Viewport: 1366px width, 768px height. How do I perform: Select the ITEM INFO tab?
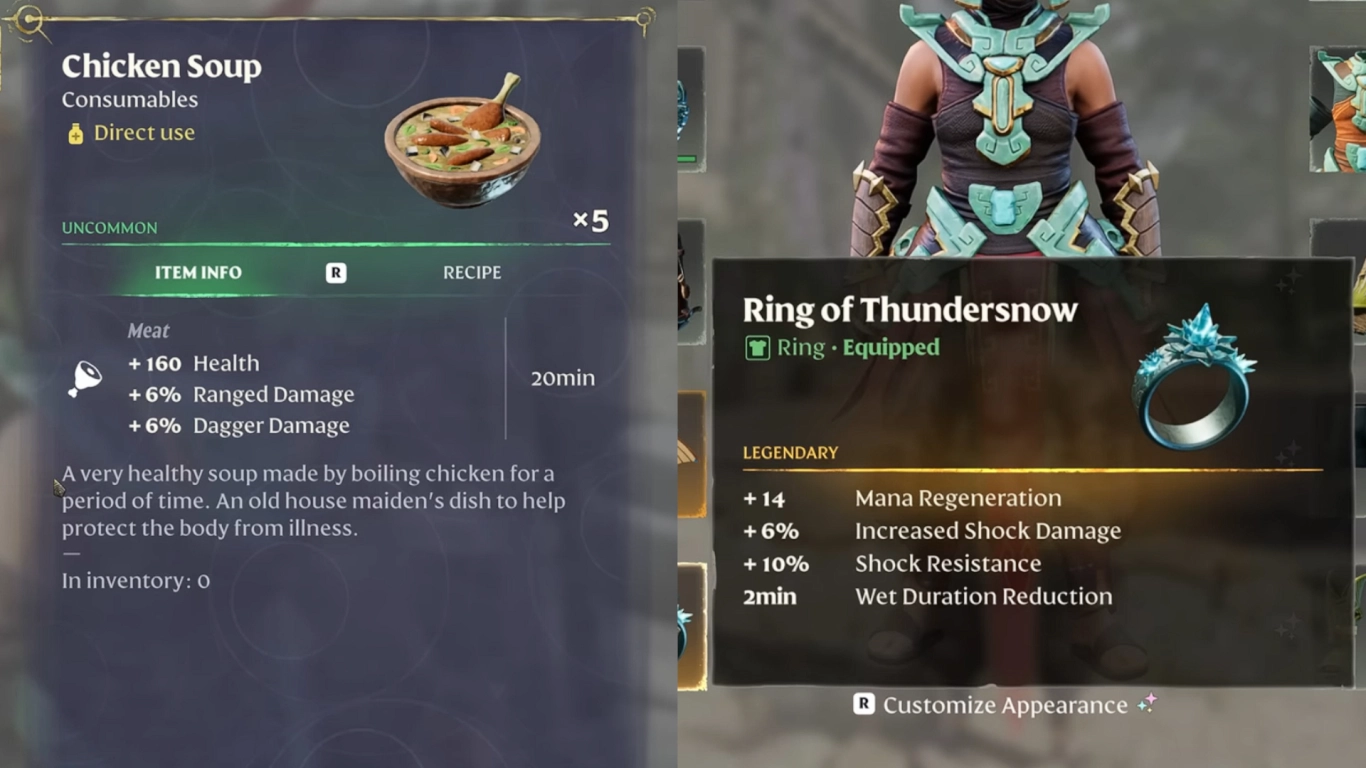pos(198,272)
